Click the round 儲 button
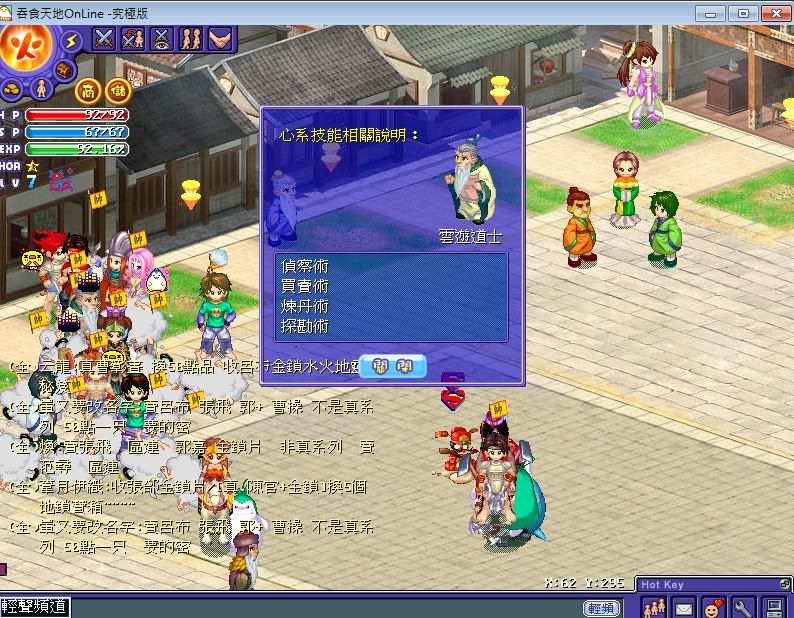The width and height of the screenshot is (794, 618). (x=118, y=89)
